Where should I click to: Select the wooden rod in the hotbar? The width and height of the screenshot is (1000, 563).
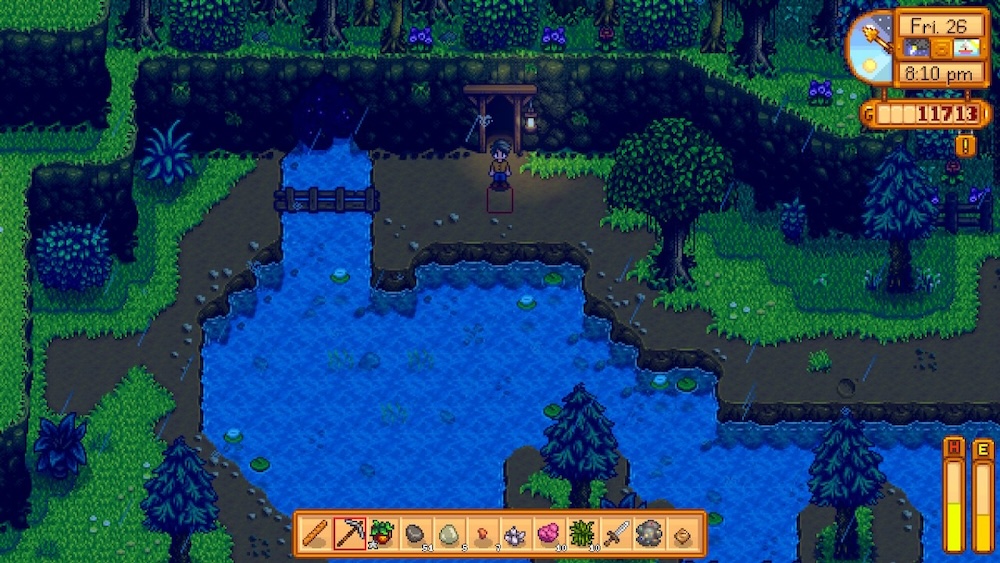315,533
